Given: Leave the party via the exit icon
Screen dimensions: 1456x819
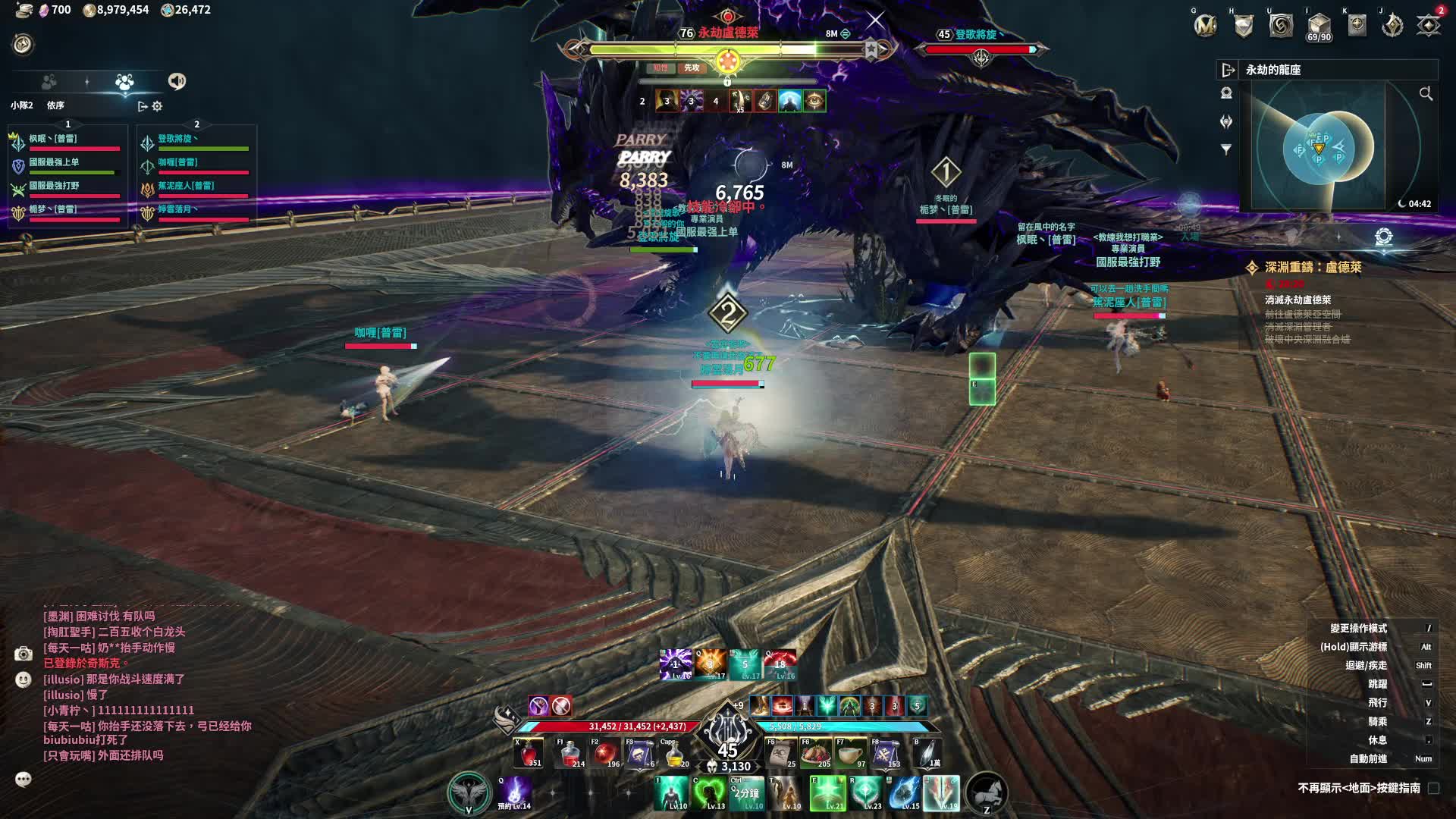Looking at the screenshot, I should 142,106.
